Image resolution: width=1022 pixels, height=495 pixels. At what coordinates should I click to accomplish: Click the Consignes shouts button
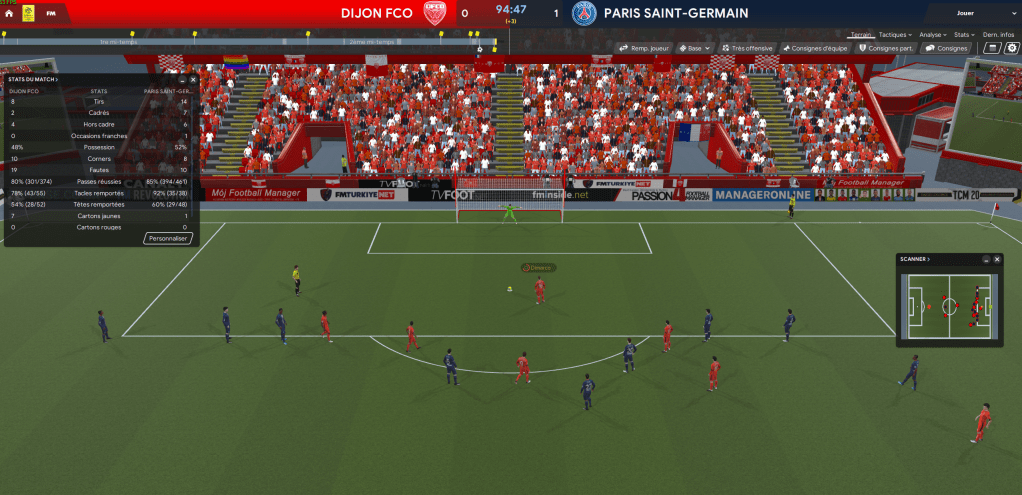click(x=946, y=47)
